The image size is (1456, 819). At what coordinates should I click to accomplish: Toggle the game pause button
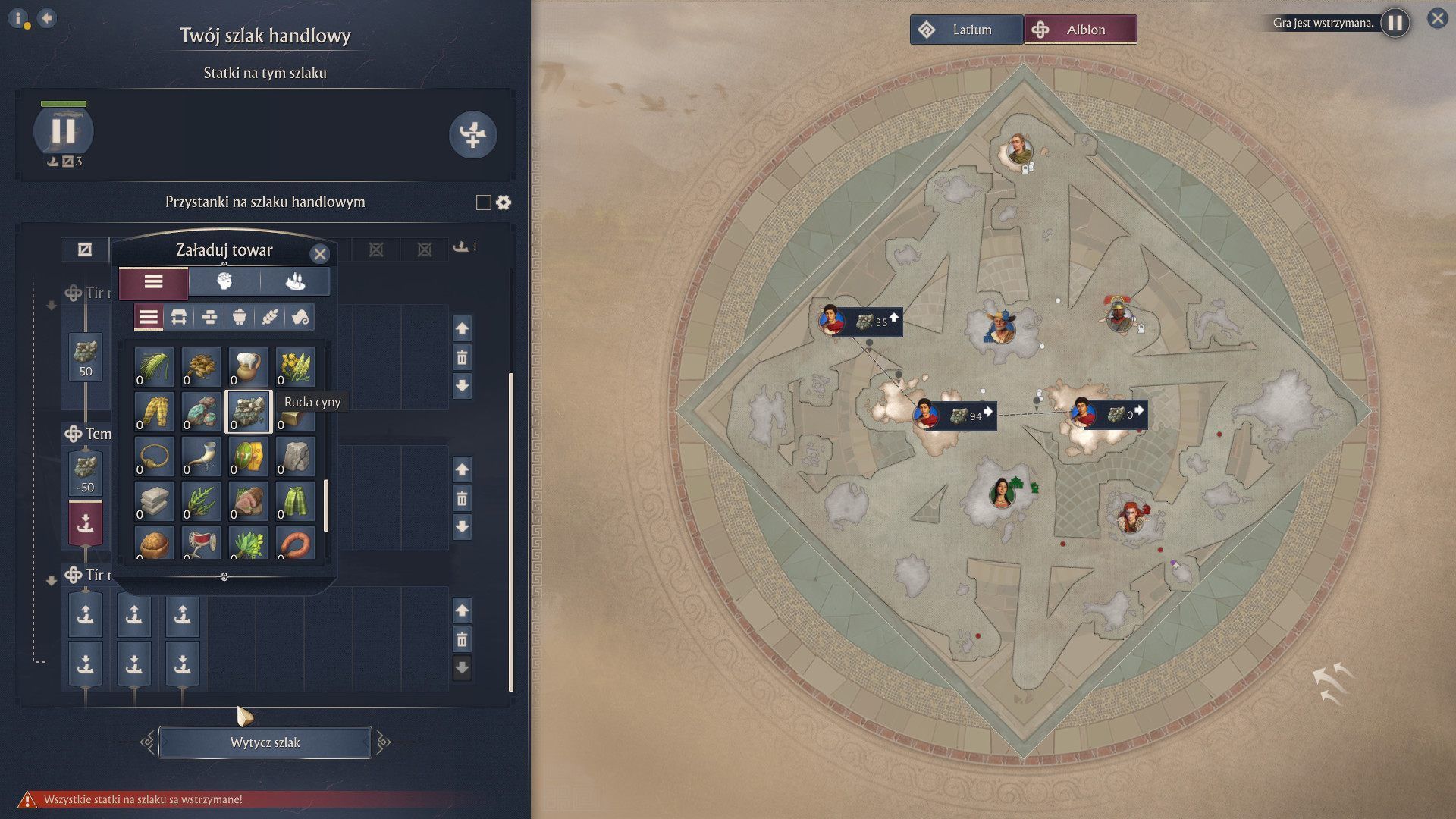1395,23
